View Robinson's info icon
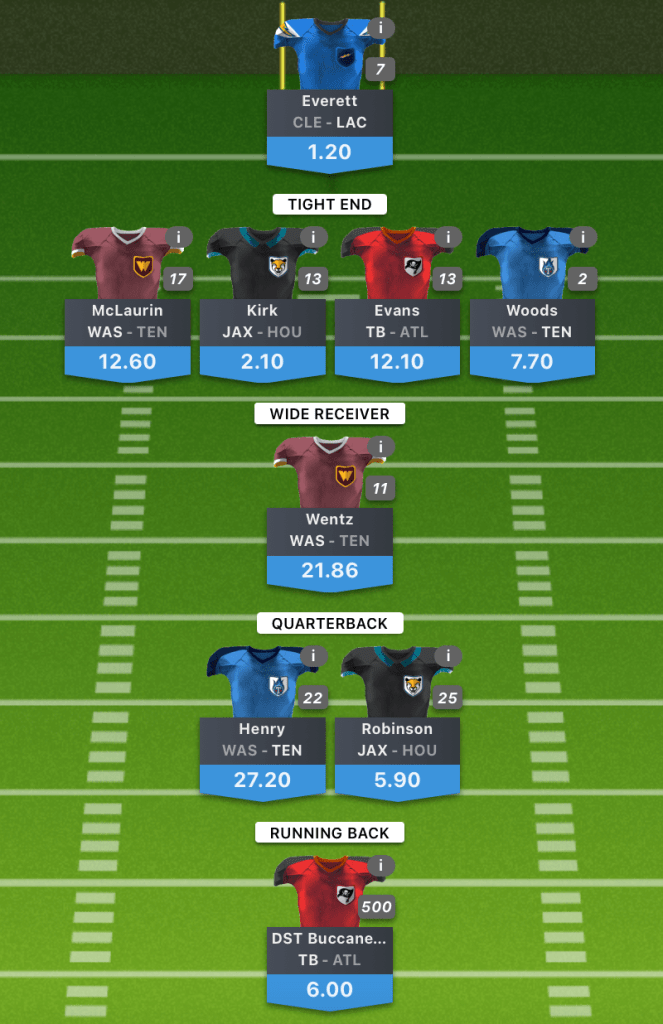 (x=448, y=656)
